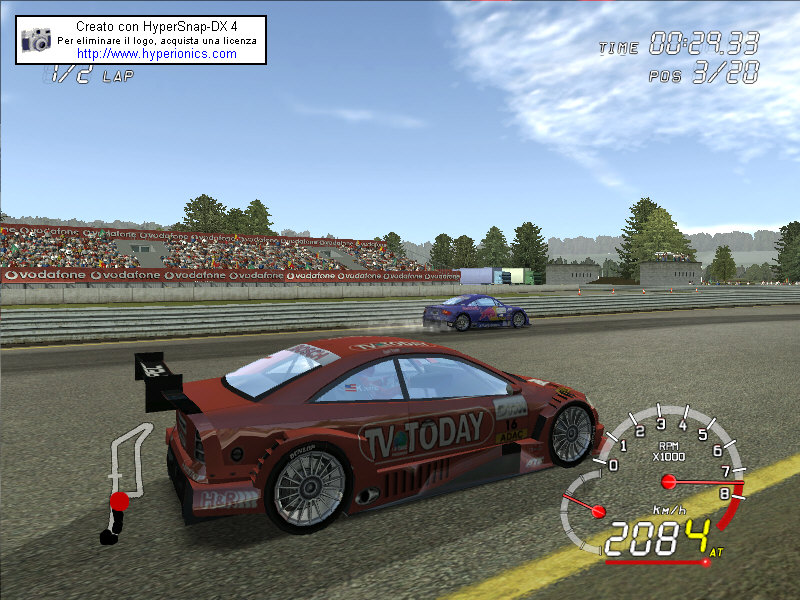Click the HyperSnap camera icon
The height and width of the screenshot is (600, 800).
(37, 40)
